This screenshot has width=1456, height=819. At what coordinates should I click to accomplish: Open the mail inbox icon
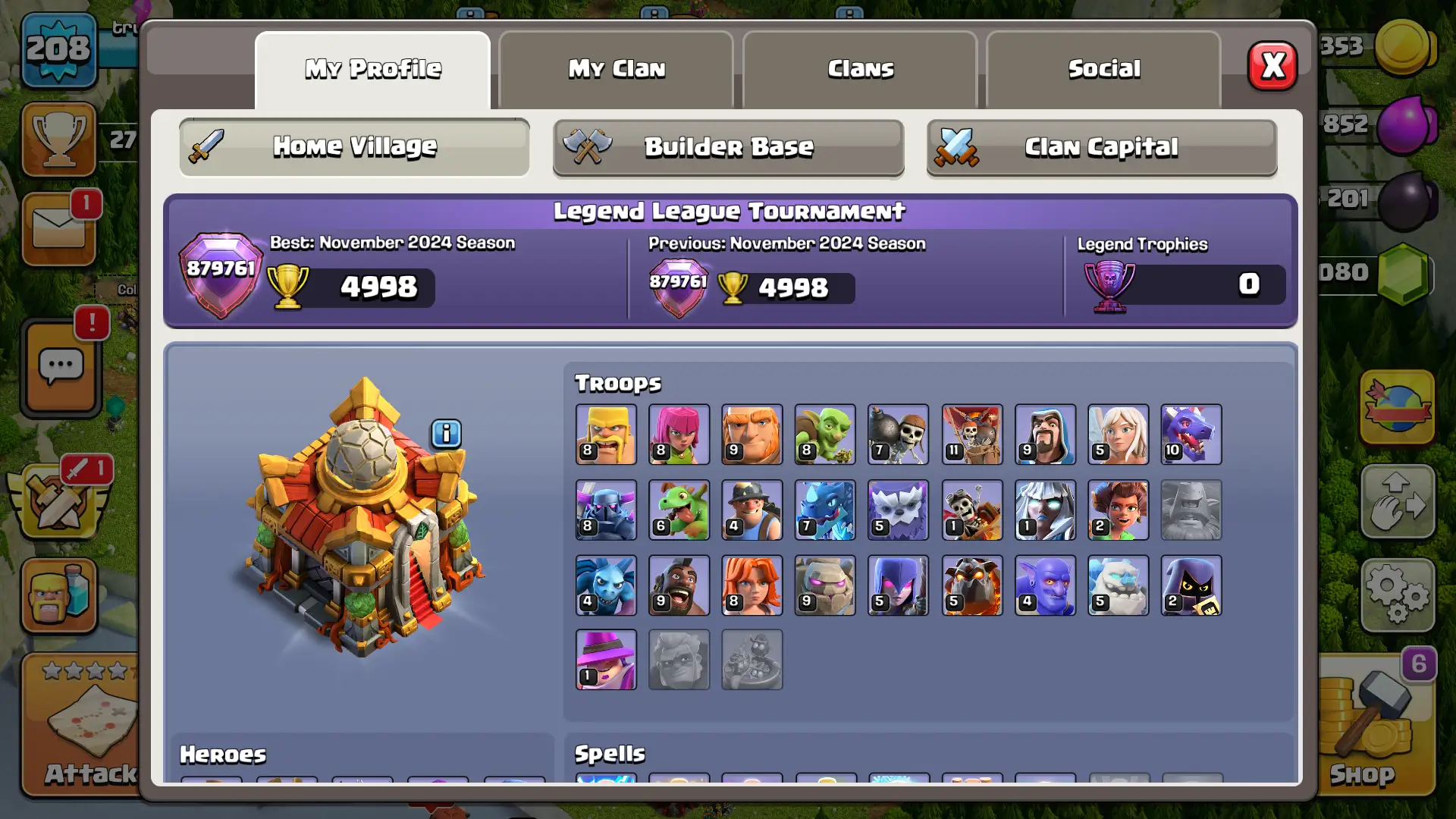pyautogui.click(x=60, y=227)
